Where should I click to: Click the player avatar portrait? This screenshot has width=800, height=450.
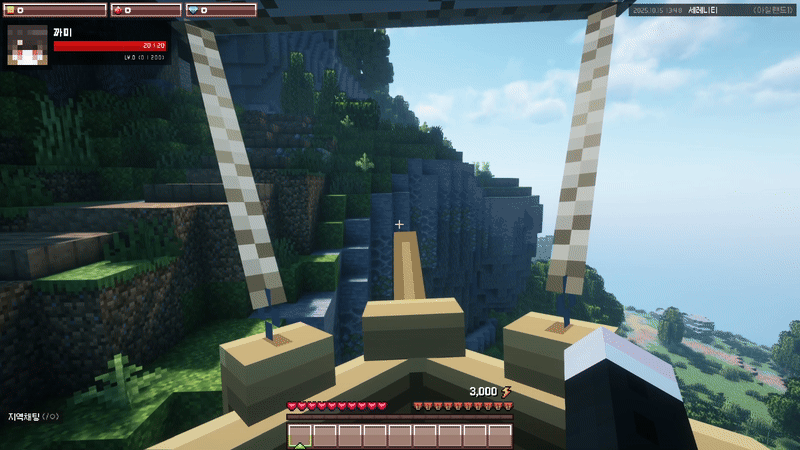point(27,45)
